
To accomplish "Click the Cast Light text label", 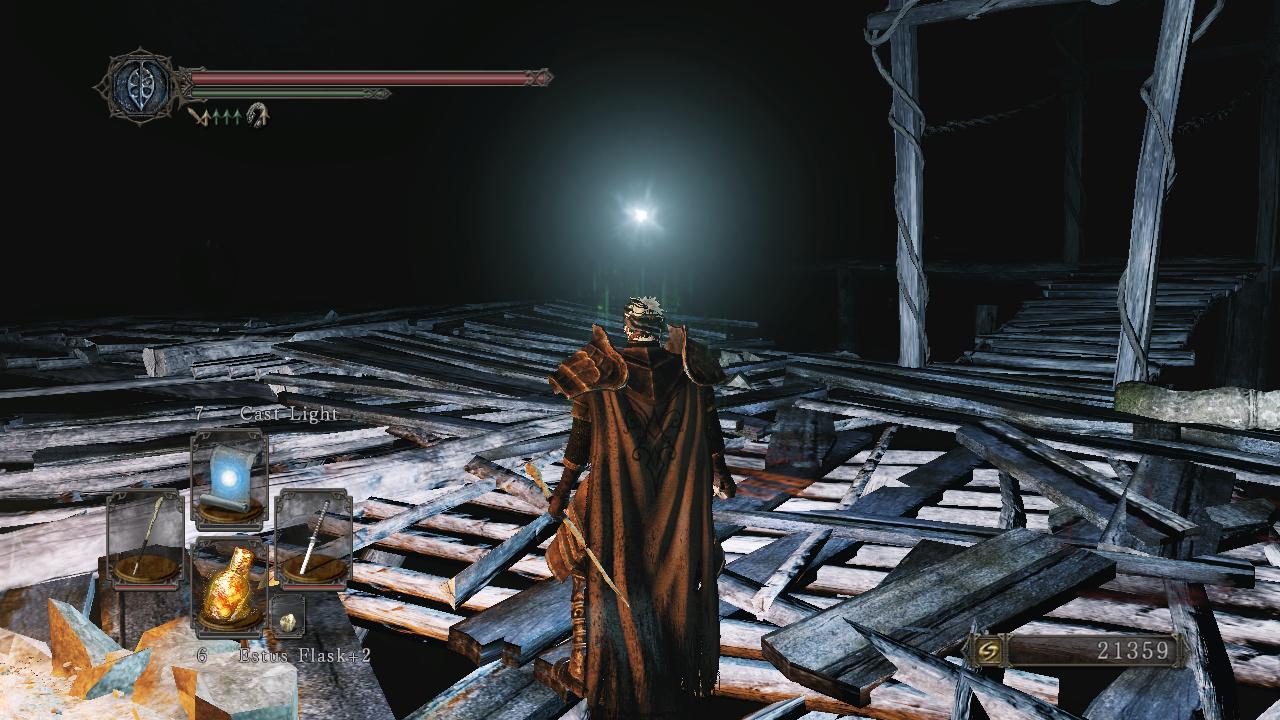I will tap(288, 414).
